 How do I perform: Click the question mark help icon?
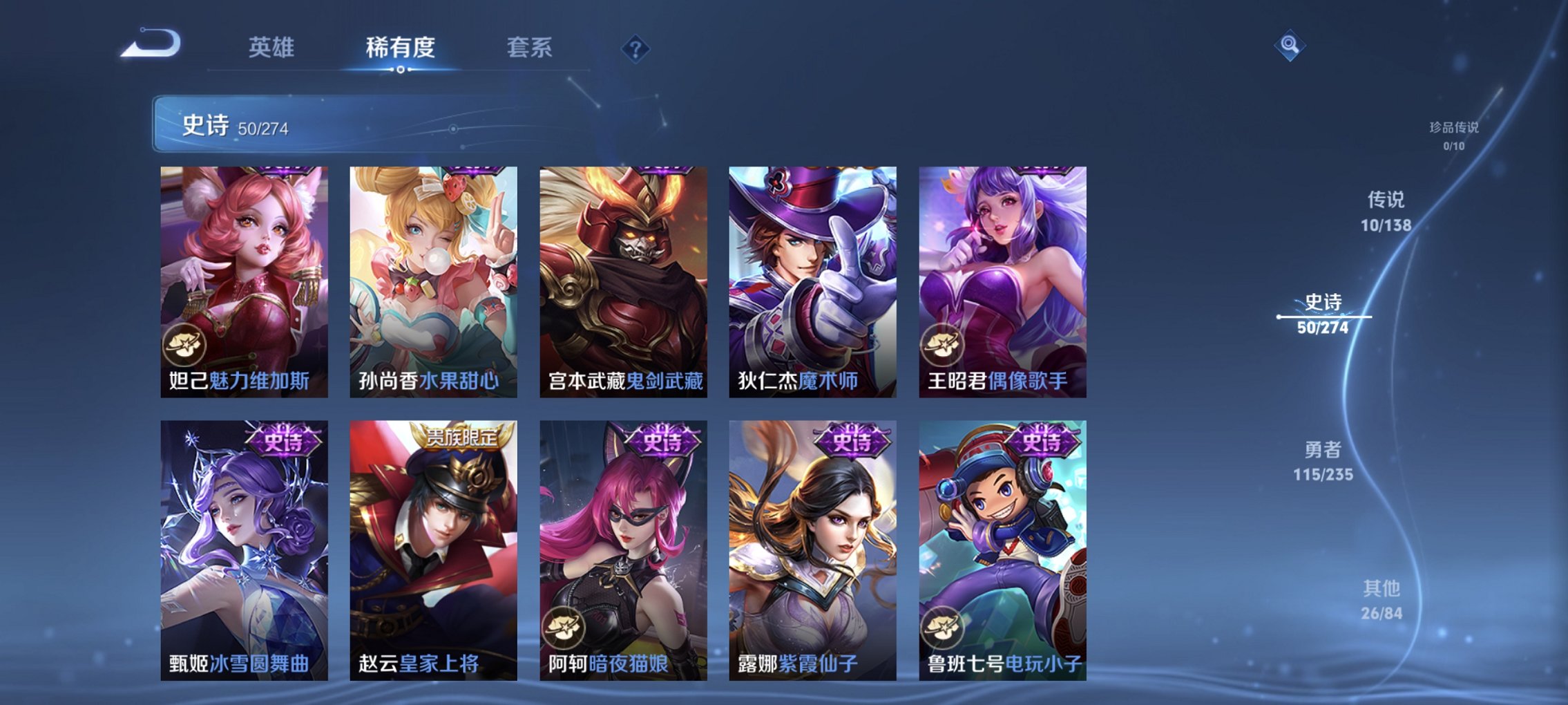tap(636, 48)
